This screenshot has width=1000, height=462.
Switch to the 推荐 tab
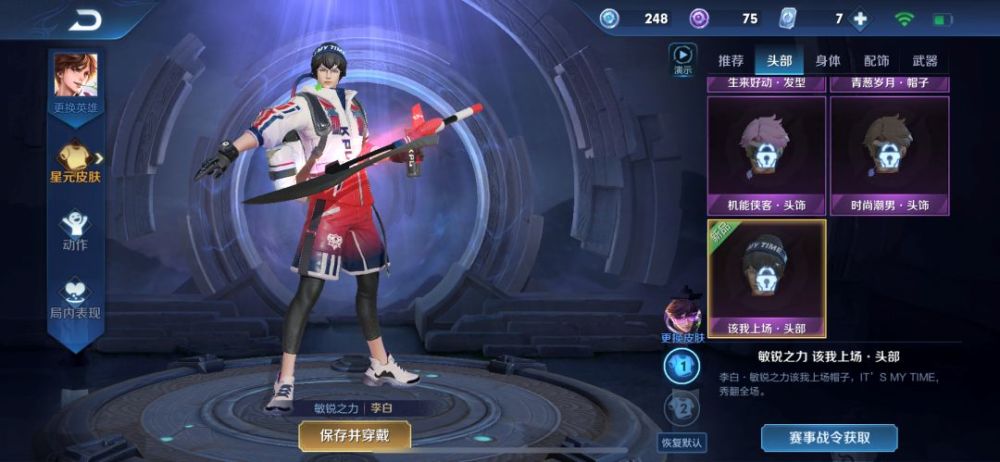pos(731,60)
